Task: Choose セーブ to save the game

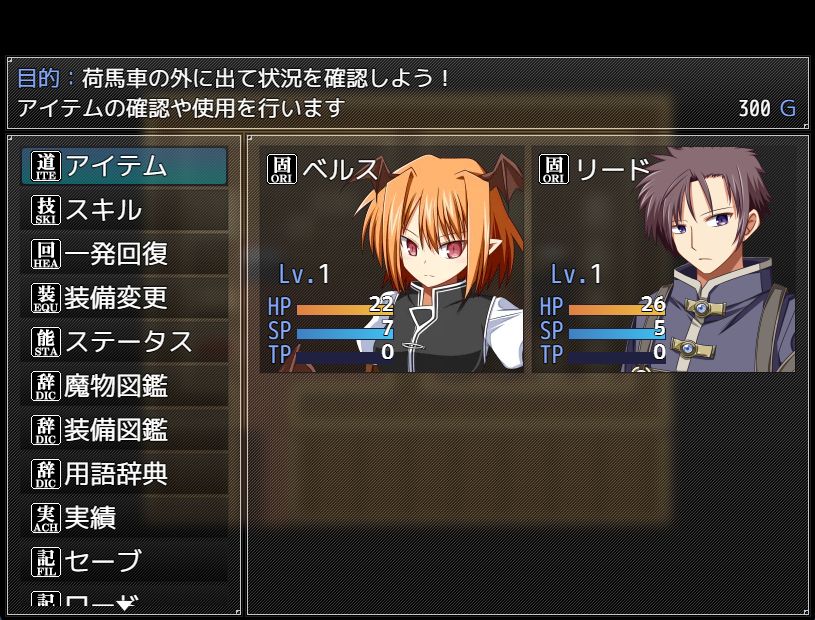Action: coord(124,562)
